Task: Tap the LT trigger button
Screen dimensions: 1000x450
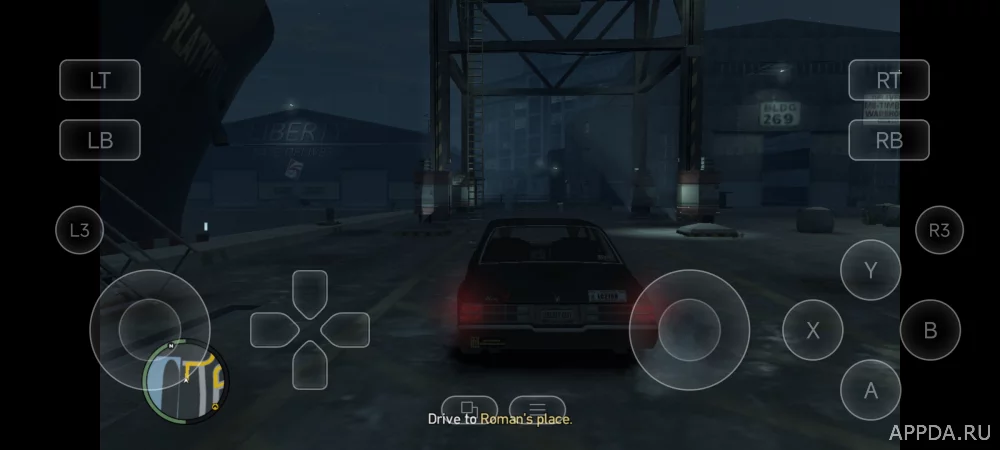Action: 100,80
